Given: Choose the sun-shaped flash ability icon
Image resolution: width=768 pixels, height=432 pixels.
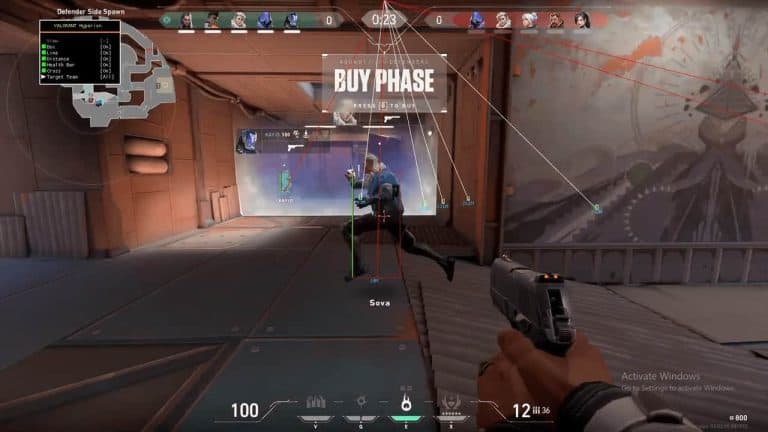Looking at the screenshot, I should tap(360, 402).
